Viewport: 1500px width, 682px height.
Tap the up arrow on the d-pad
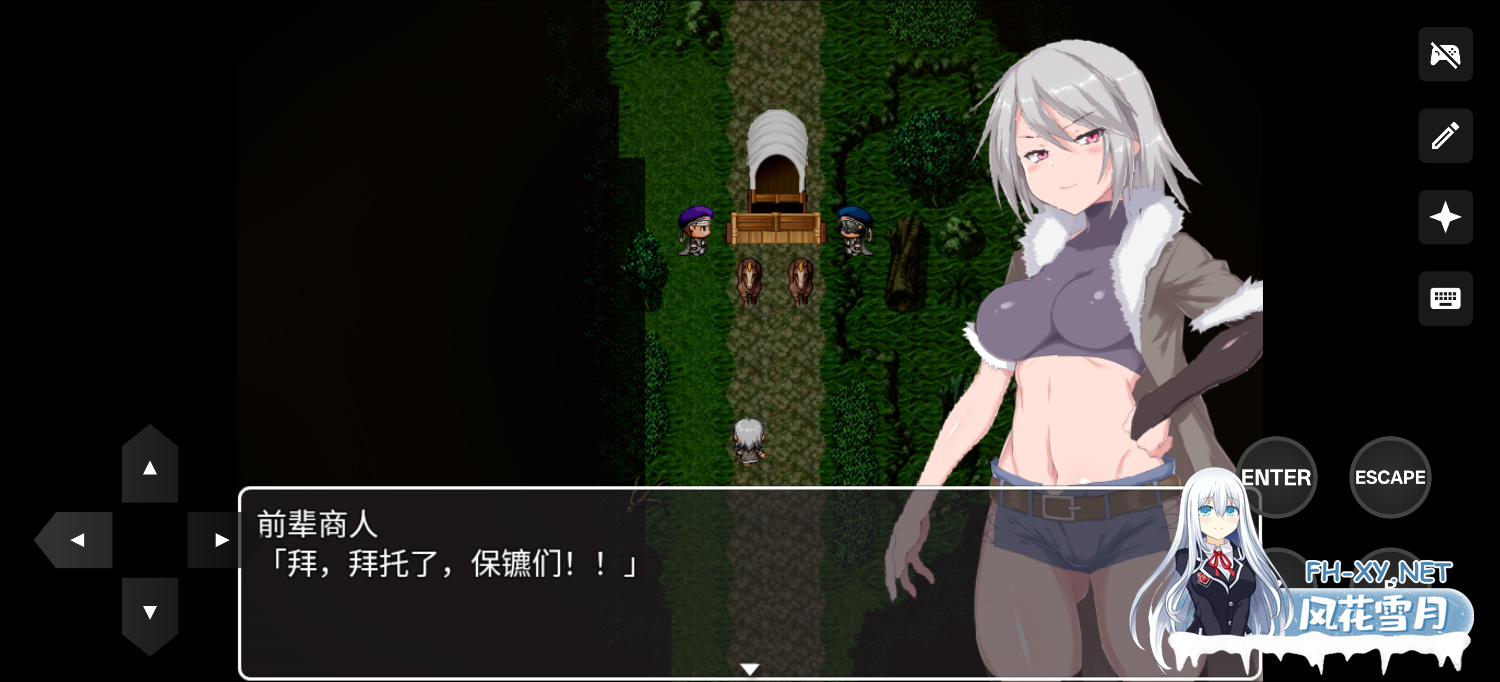tap(150, 467)
